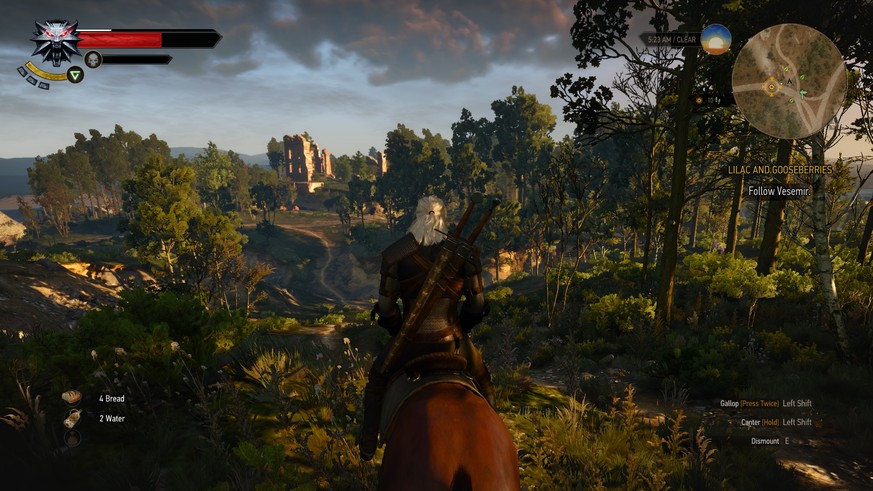Select the Bread quick slot item

click(x=72, y=397)
